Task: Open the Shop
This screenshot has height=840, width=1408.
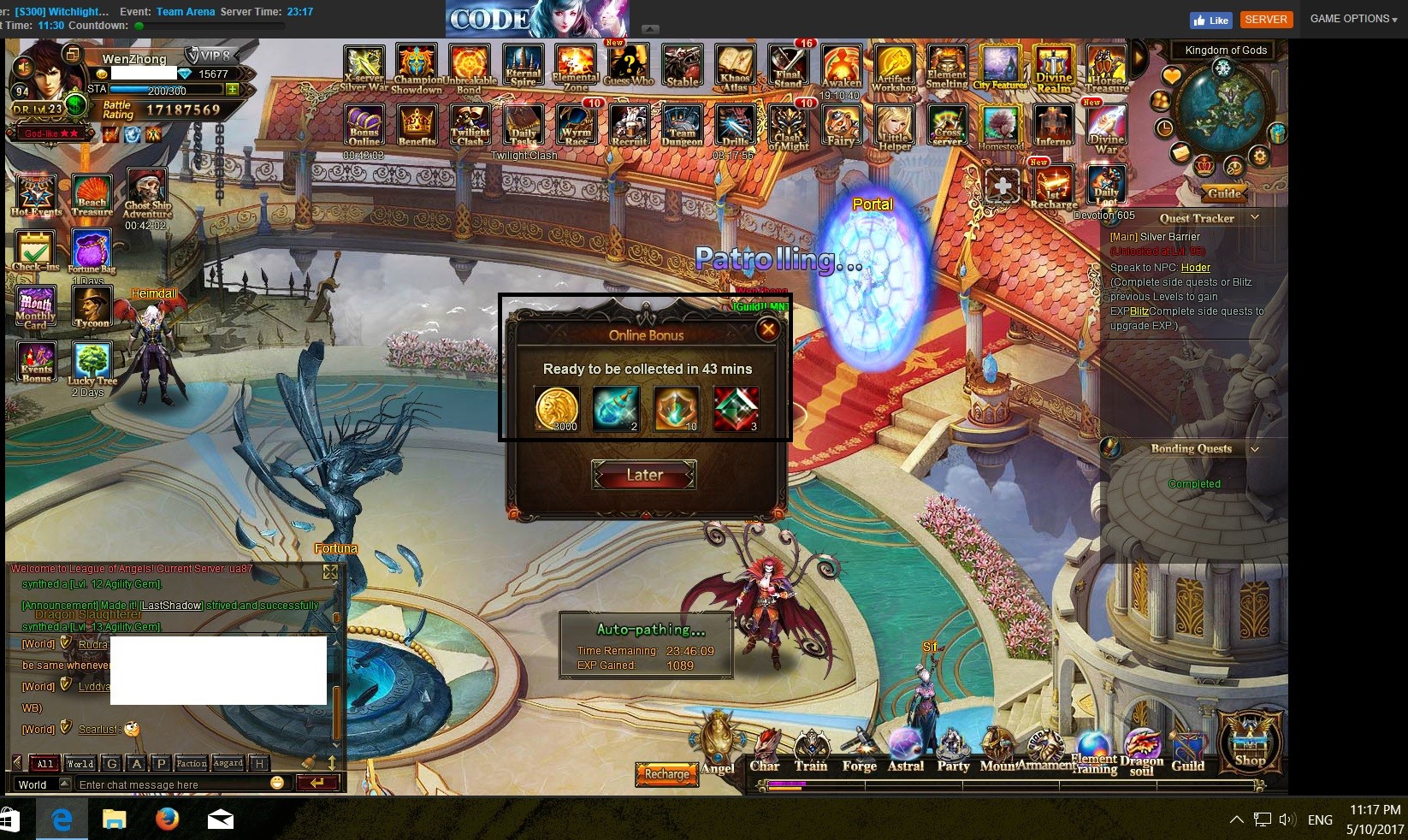Action: (1250, 741)
